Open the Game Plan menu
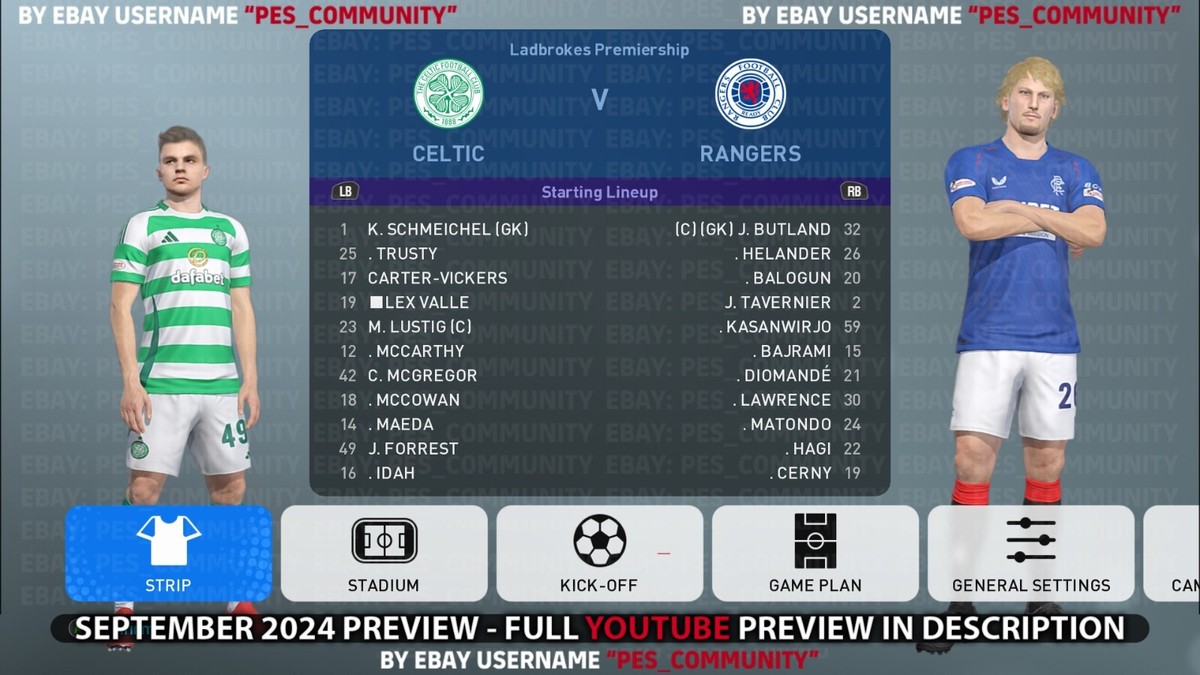Image resolution: width=1200 pixels, height=675 pixels. 815,553
